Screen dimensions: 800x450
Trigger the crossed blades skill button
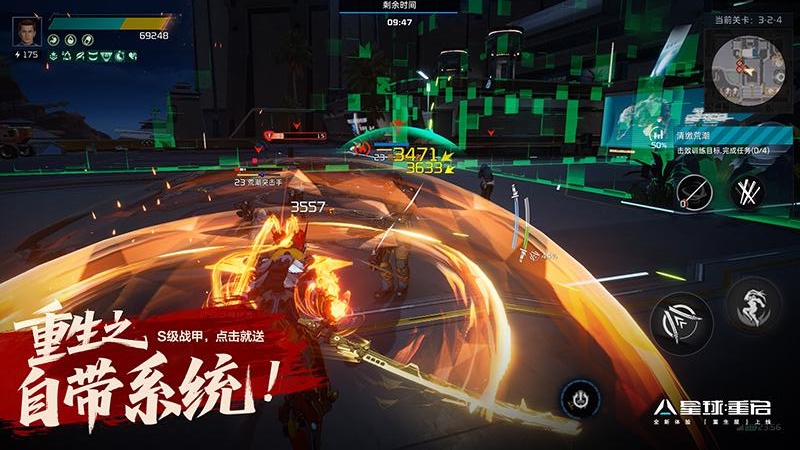[746, 190]
